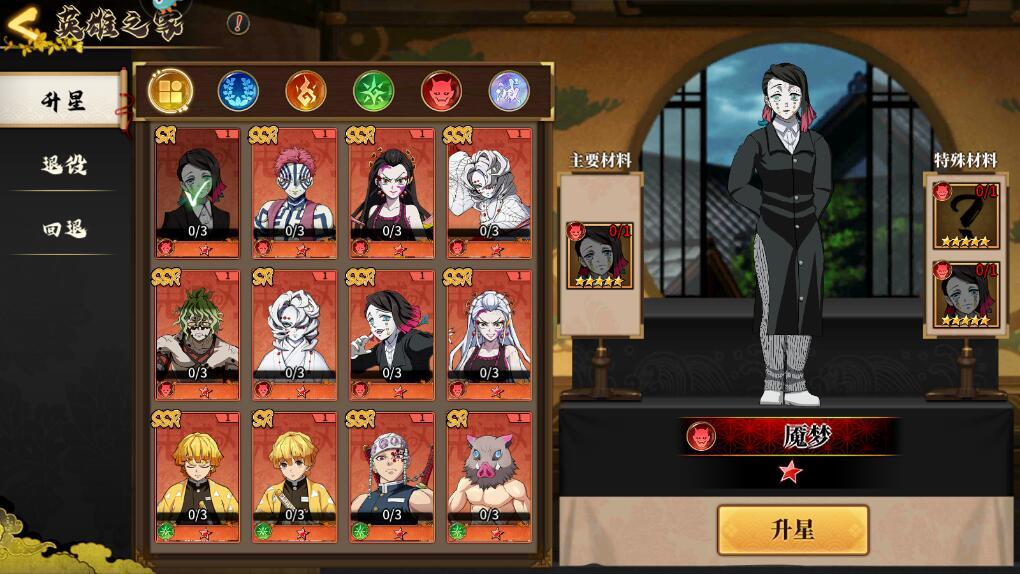The image size is (1020, 574).
Task: Filter heroes by the red demon faction
Action: tap(441, 91)
